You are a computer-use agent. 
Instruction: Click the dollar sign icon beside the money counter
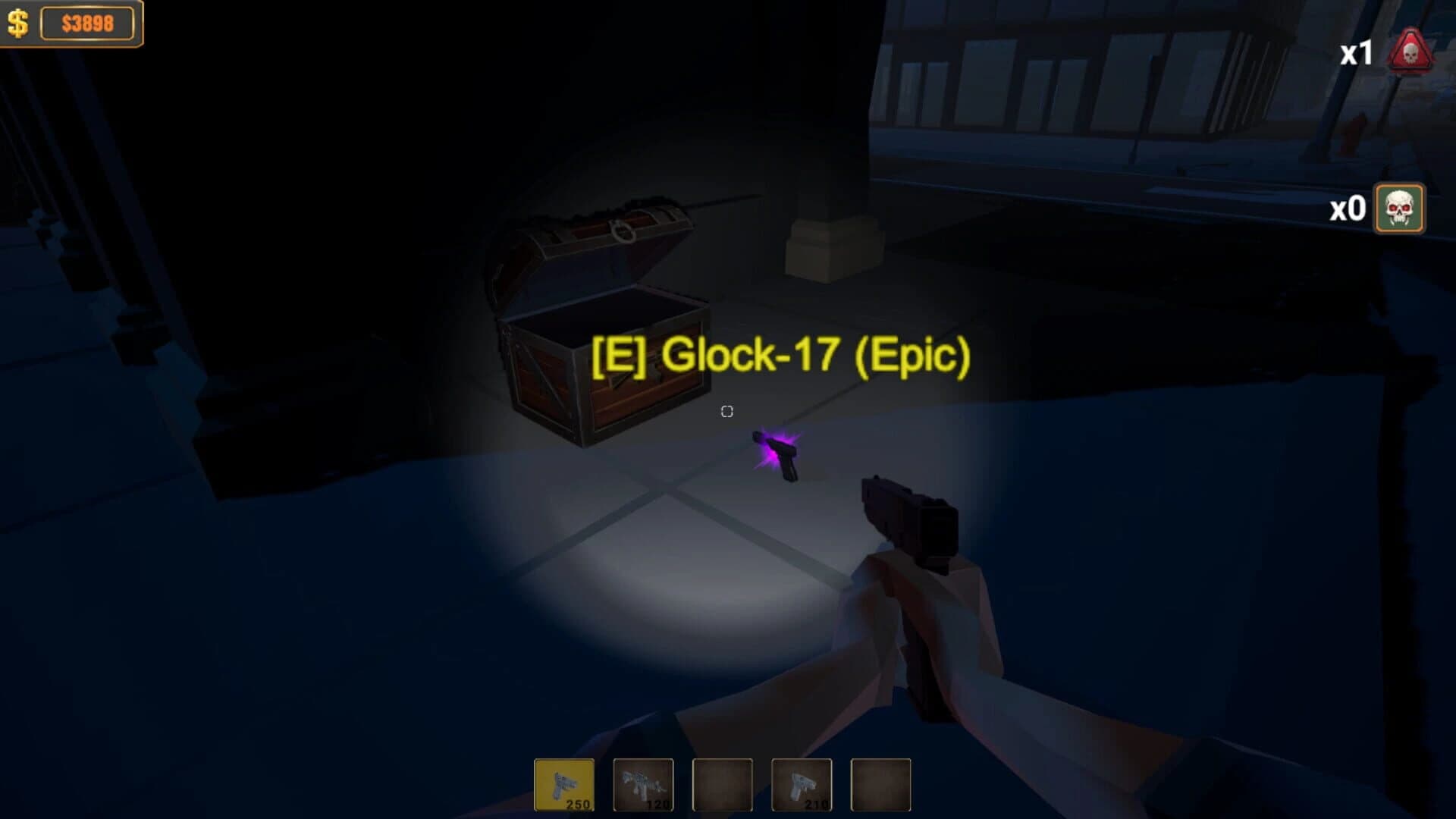point(17,24)
